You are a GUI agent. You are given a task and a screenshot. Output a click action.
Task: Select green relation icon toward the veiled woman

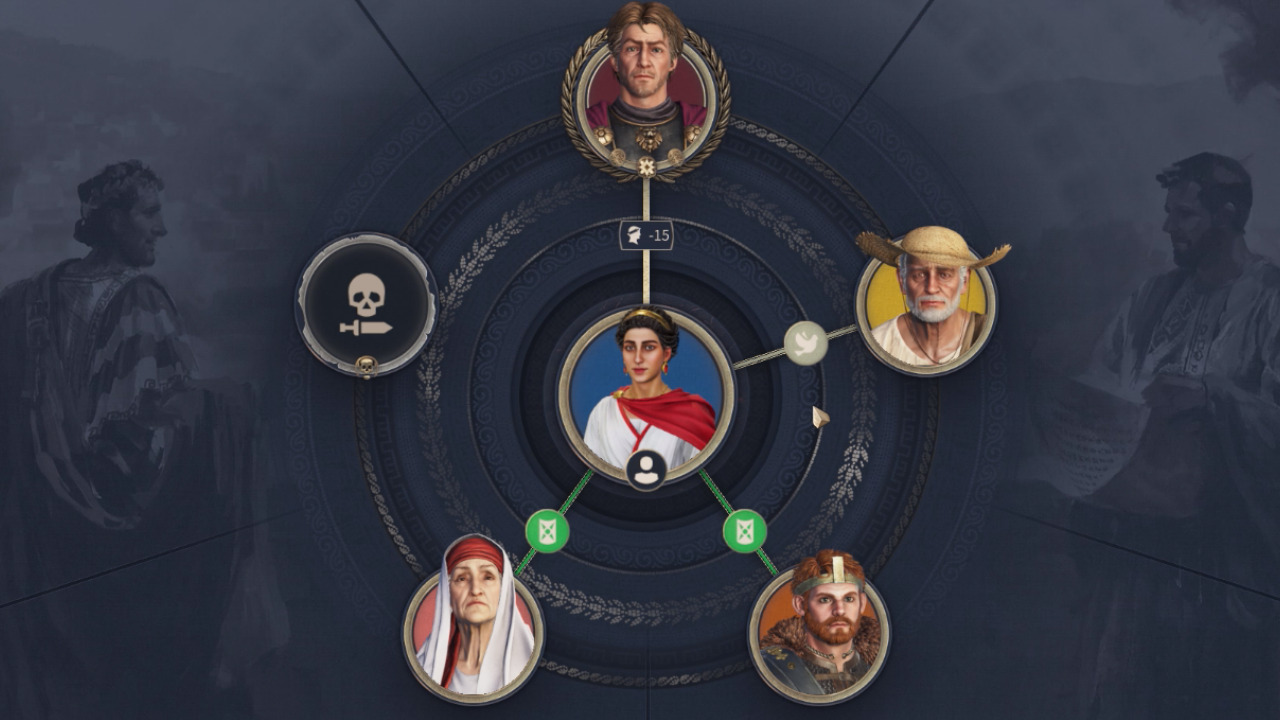click(x=547, y=530)
